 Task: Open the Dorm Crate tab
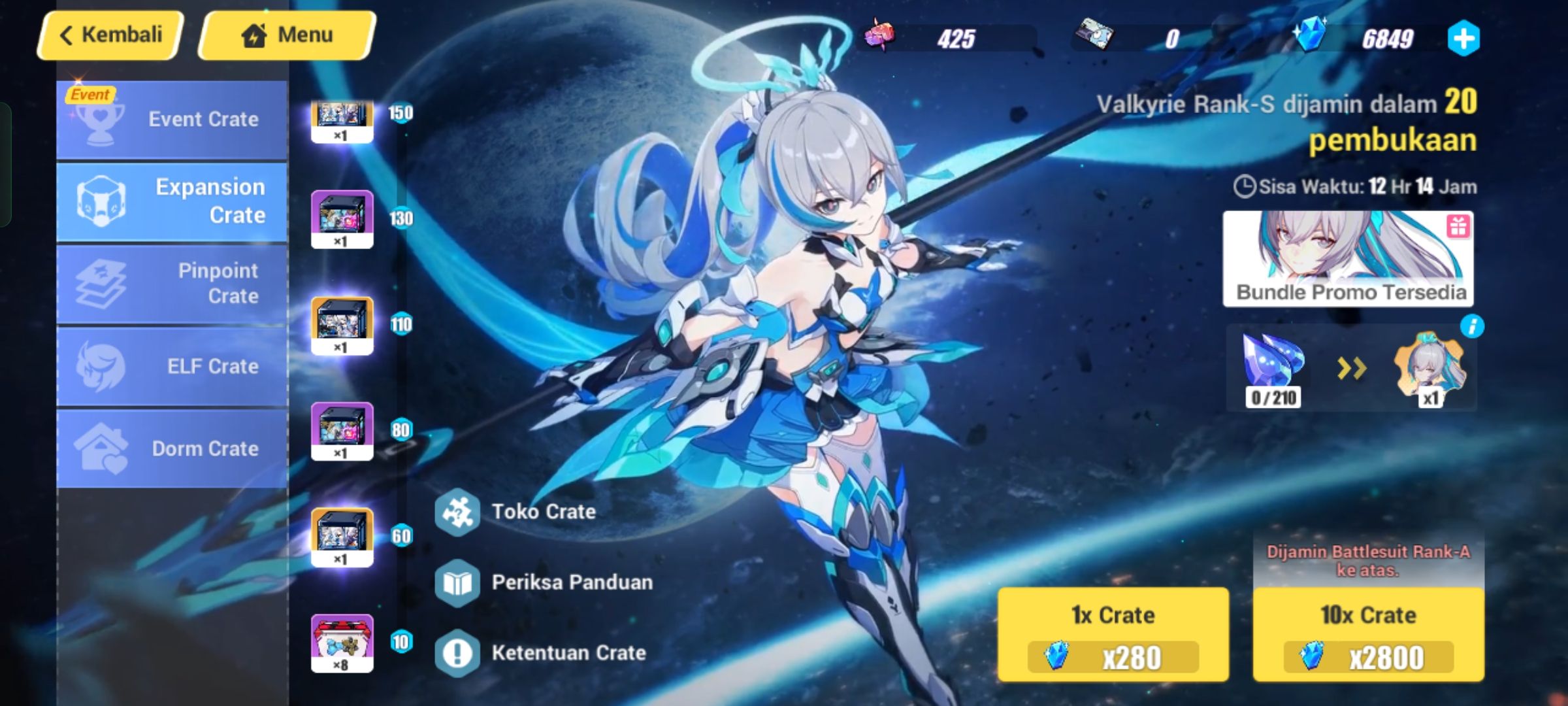click(x=170, y=448)
